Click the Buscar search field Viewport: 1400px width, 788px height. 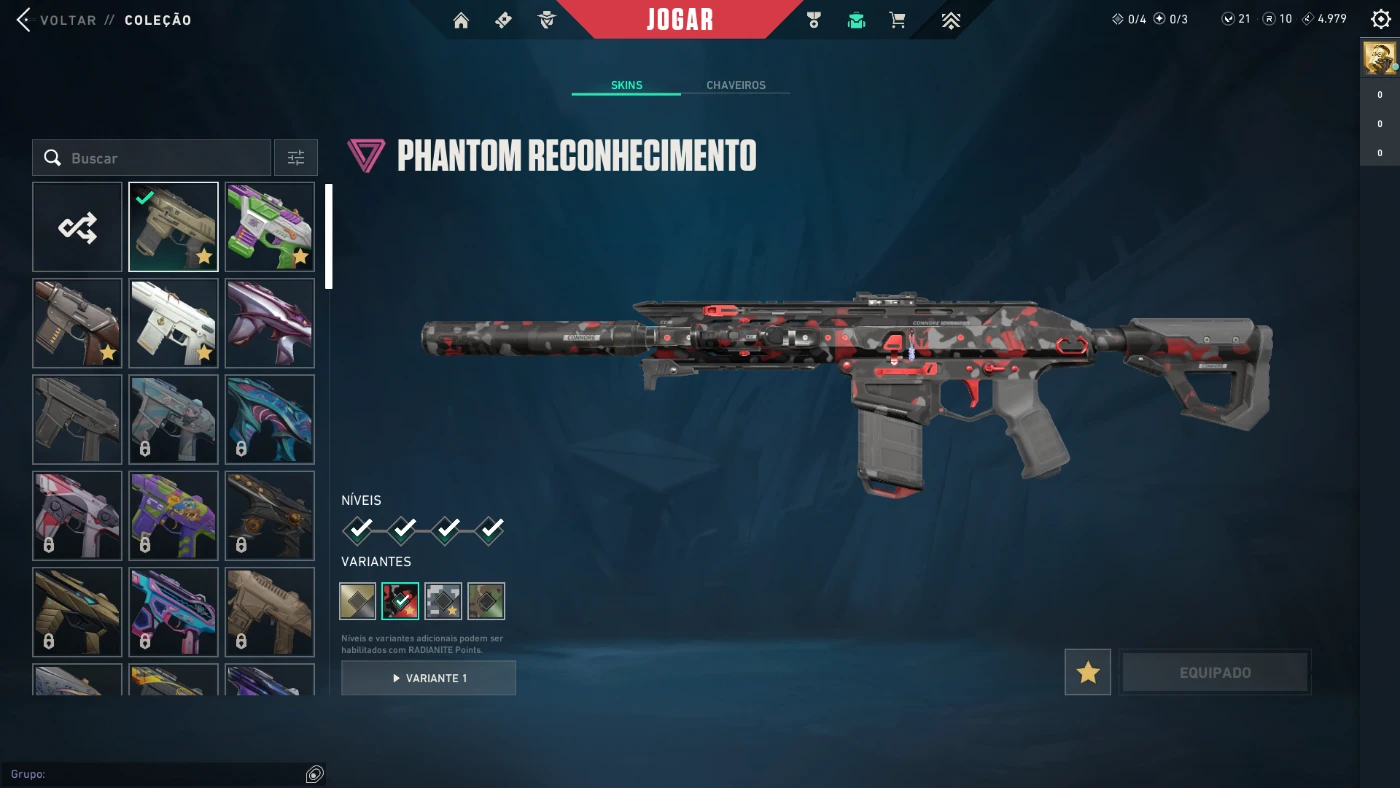click(160, 158)
